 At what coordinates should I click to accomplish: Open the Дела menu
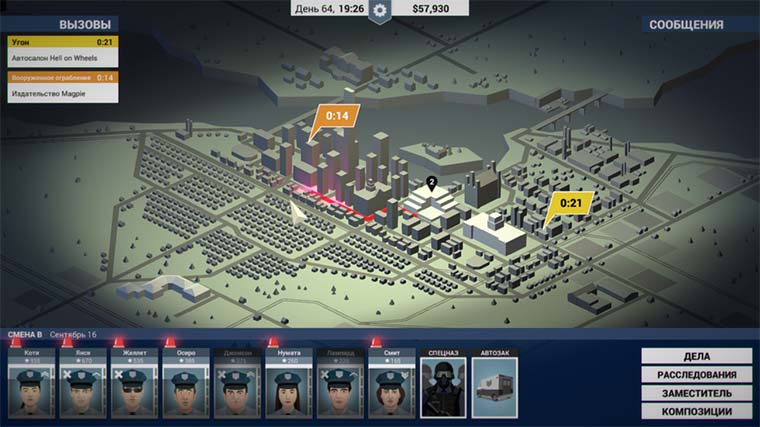[x=697, y=356]
